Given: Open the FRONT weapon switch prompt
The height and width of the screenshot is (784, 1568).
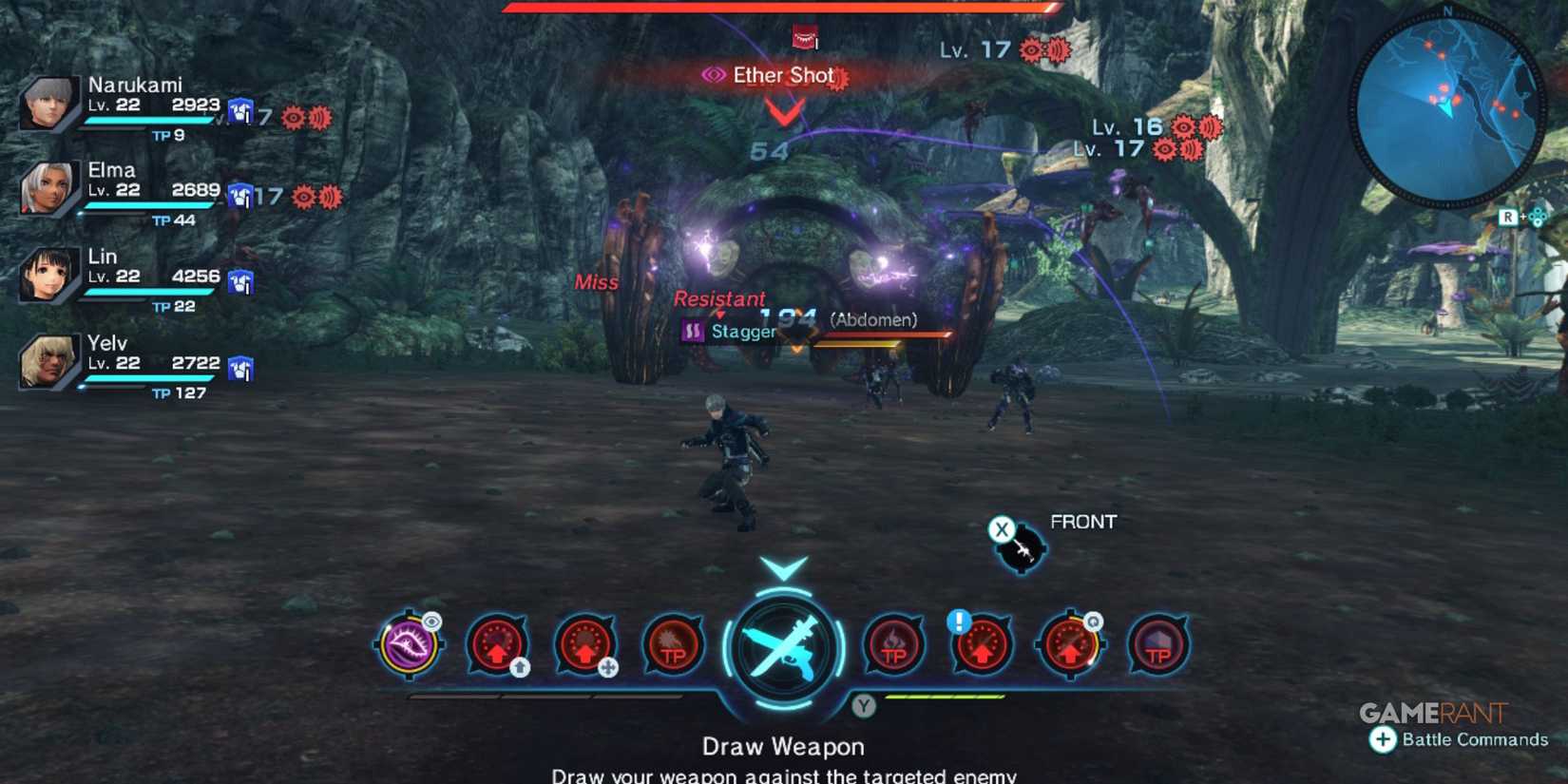Looking at the screenshot, I should click(x=1019, y=546).
